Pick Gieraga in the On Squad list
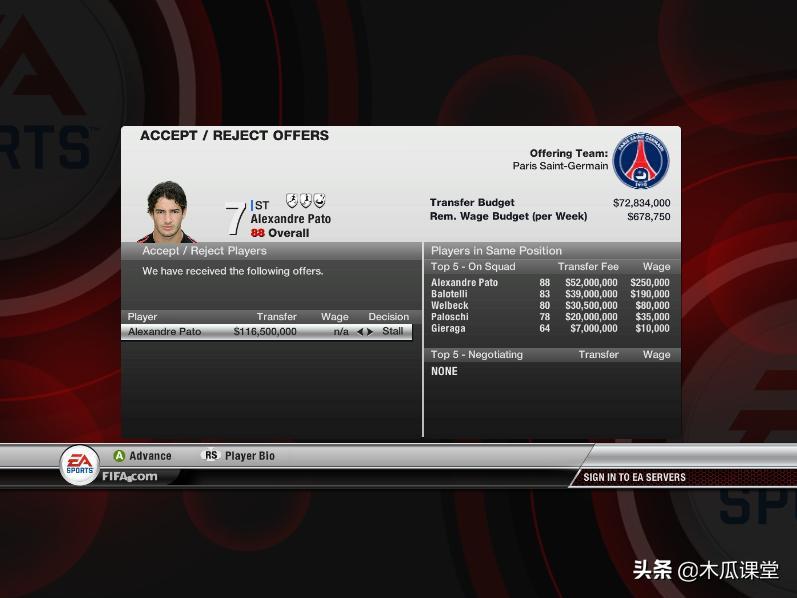The image size is (797, 598). click(x=448, y=328)
